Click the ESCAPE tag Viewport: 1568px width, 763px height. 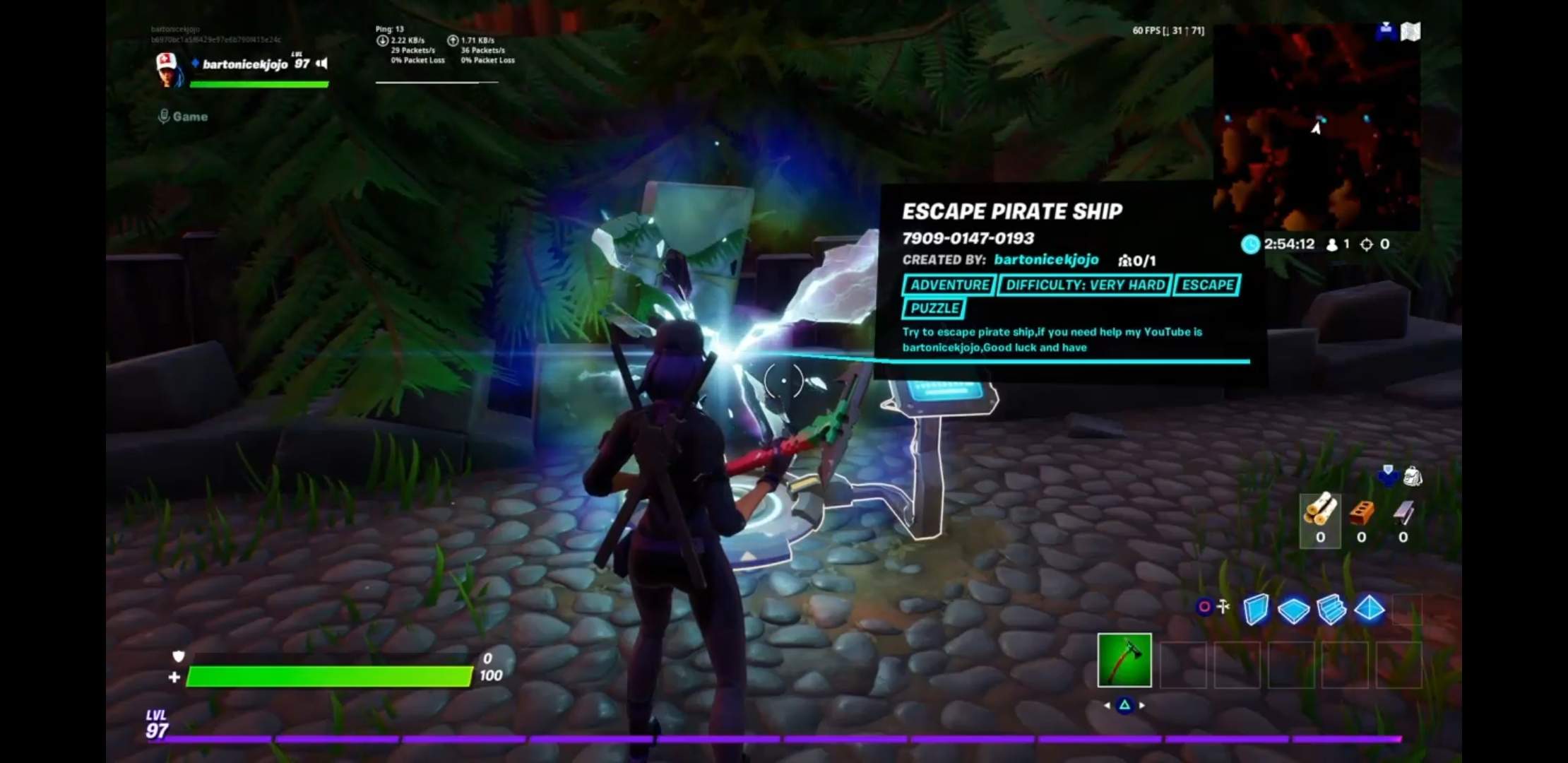pyautogui.click(x=1207, y=285)
